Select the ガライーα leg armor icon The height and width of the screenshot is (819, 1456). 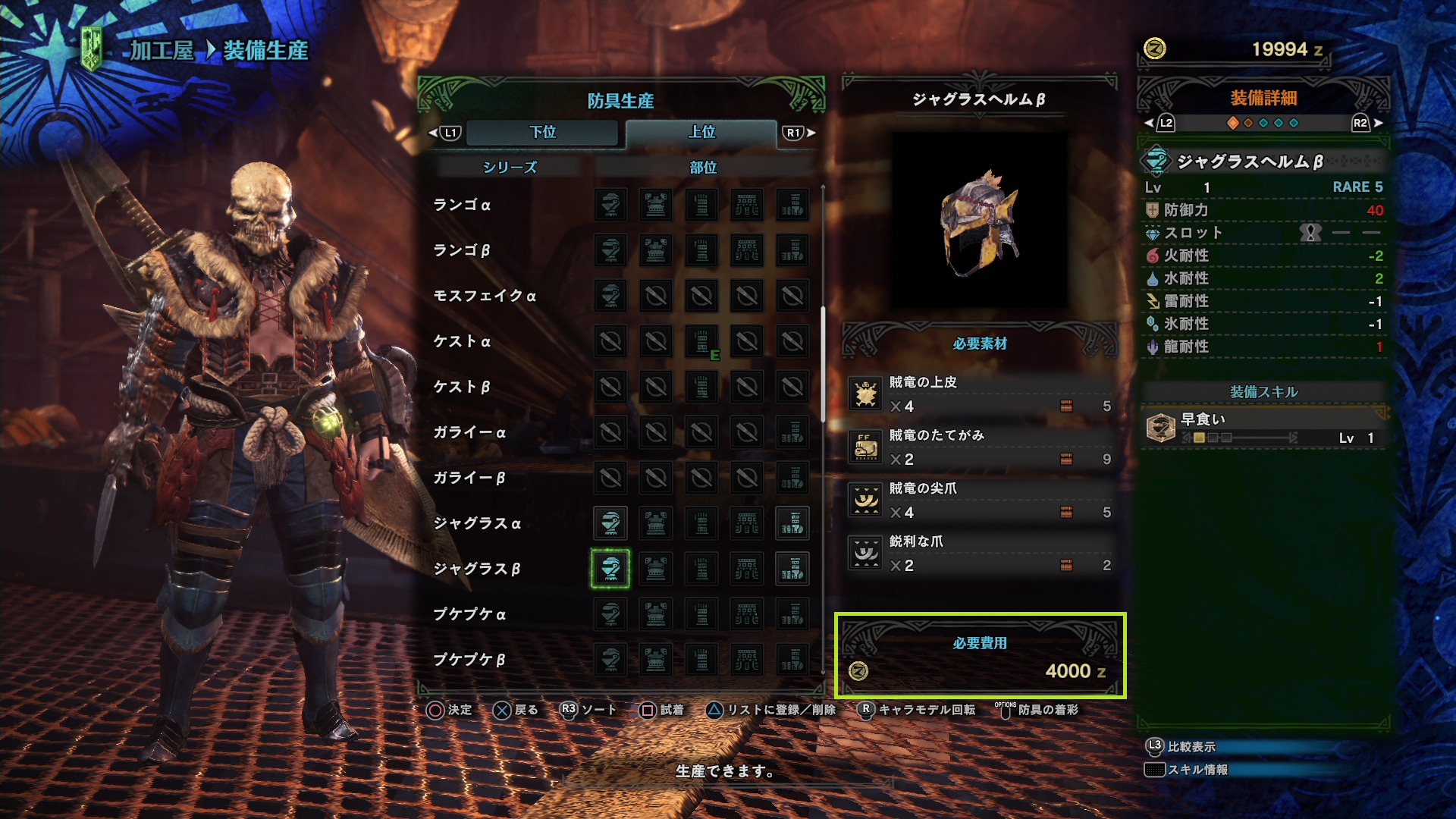(x=792, y=432)
